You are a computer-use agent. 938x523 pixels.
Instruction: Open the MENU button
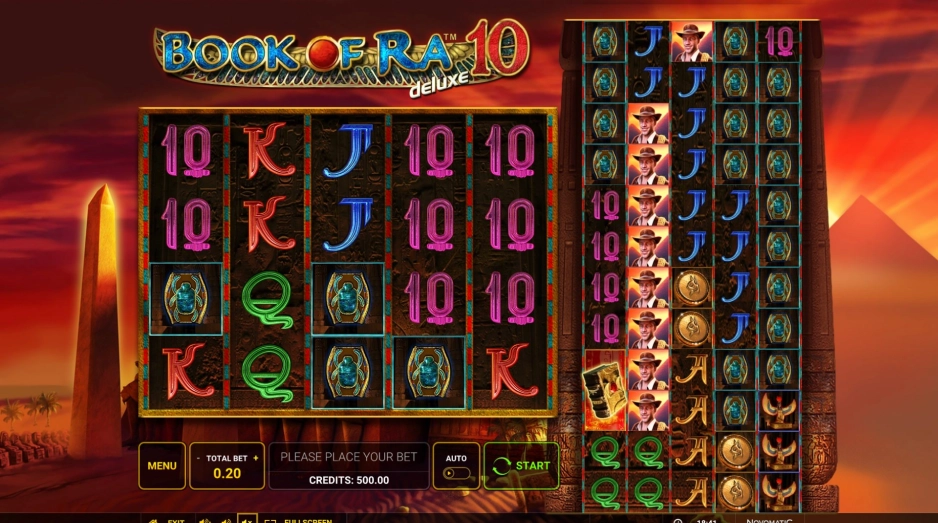(x=161, y=466)
